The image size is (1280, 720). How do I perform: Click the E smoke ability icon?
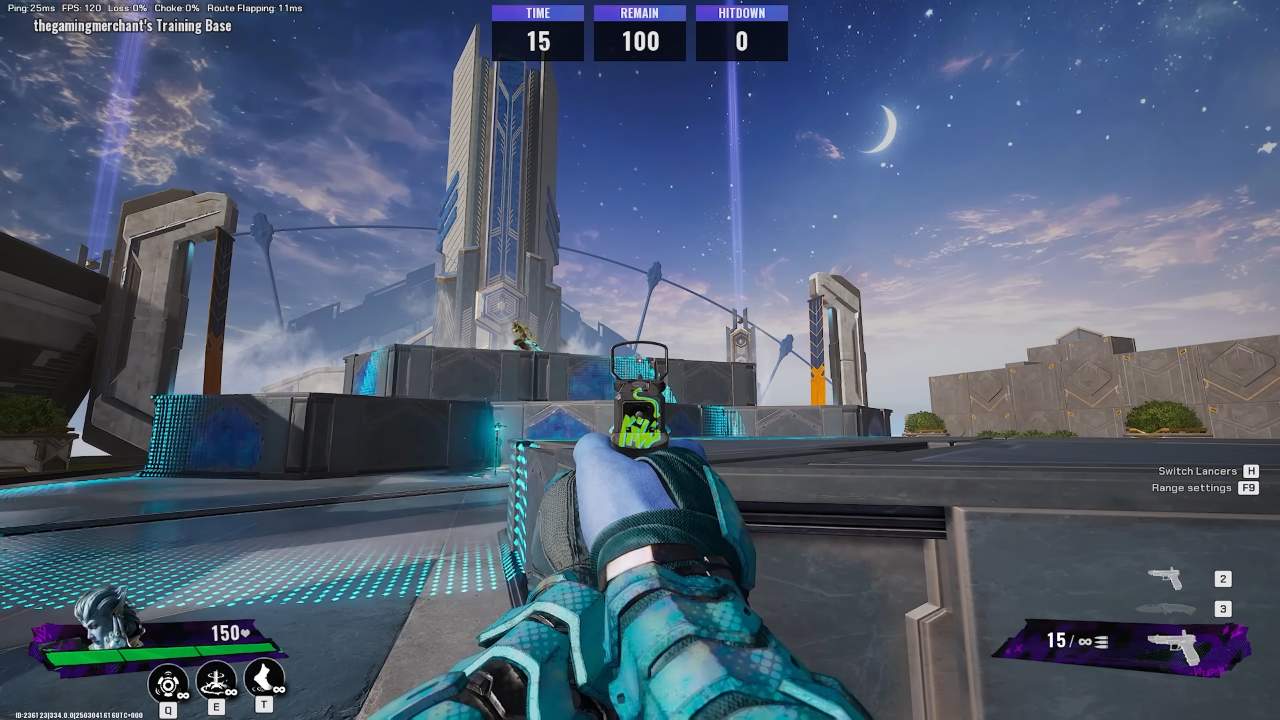pyautogui.click(x=216, y=682)
